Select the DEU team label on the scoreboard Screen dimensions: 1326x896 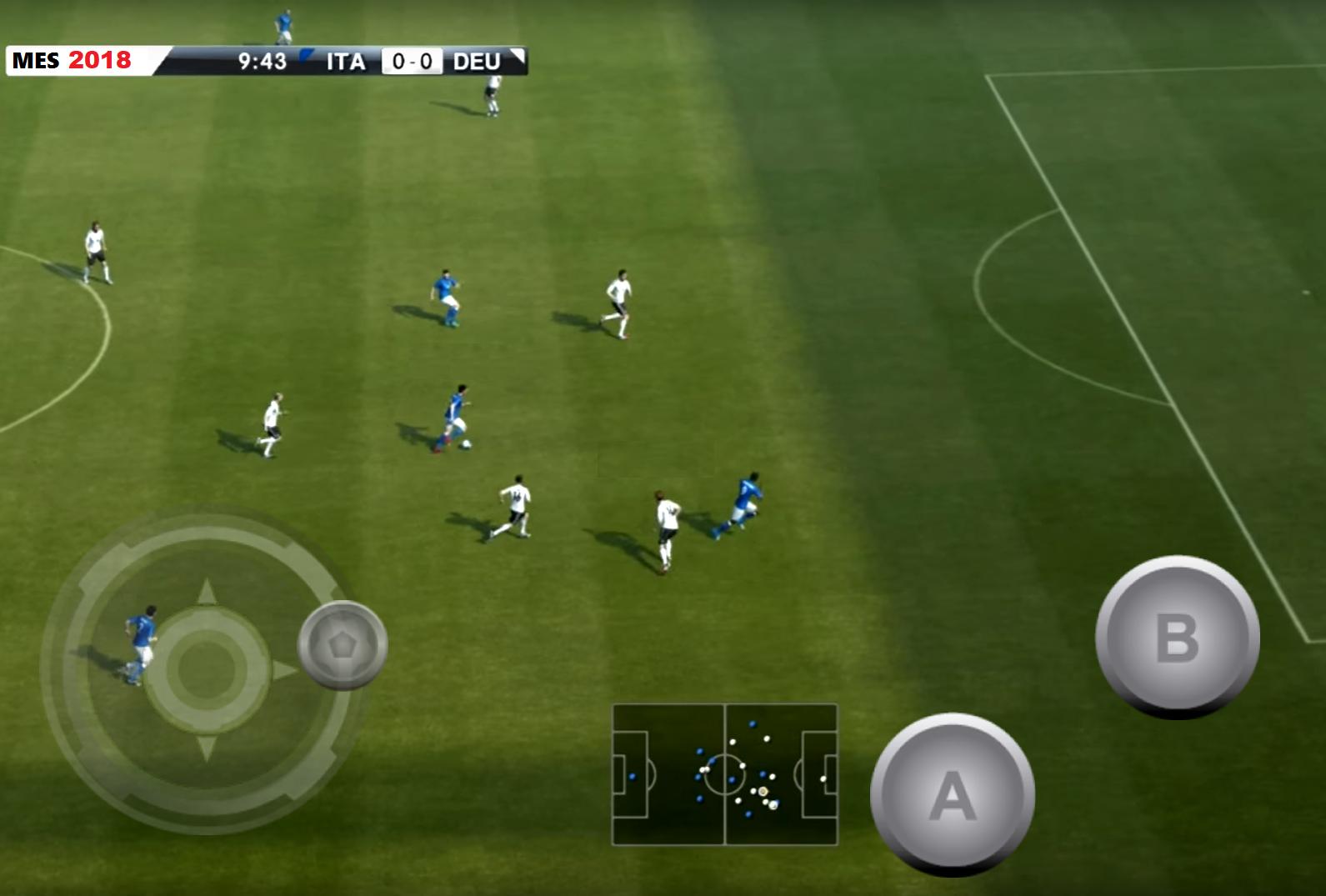click(475, 60)
